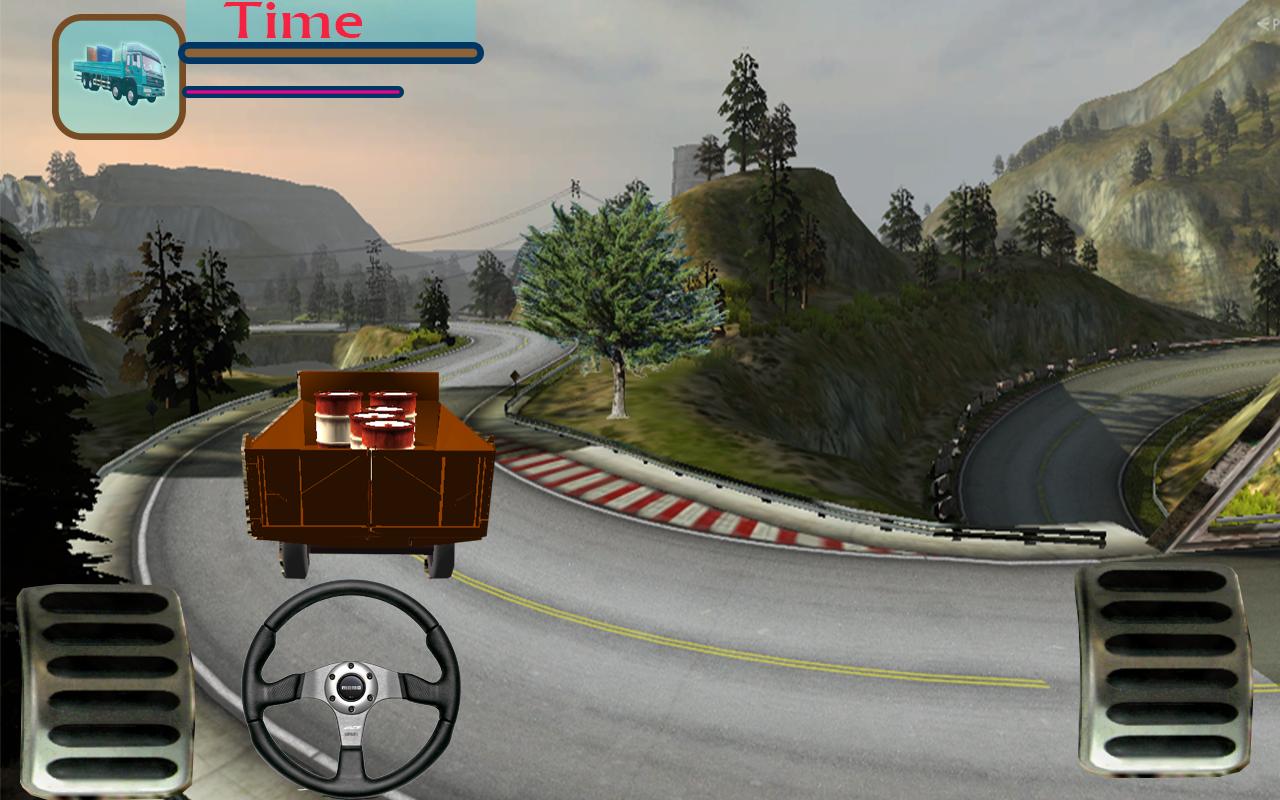This screenshot has width=1280, height=800.
Task: Click the brown time progress bar
Action: (x=330, y=52)
